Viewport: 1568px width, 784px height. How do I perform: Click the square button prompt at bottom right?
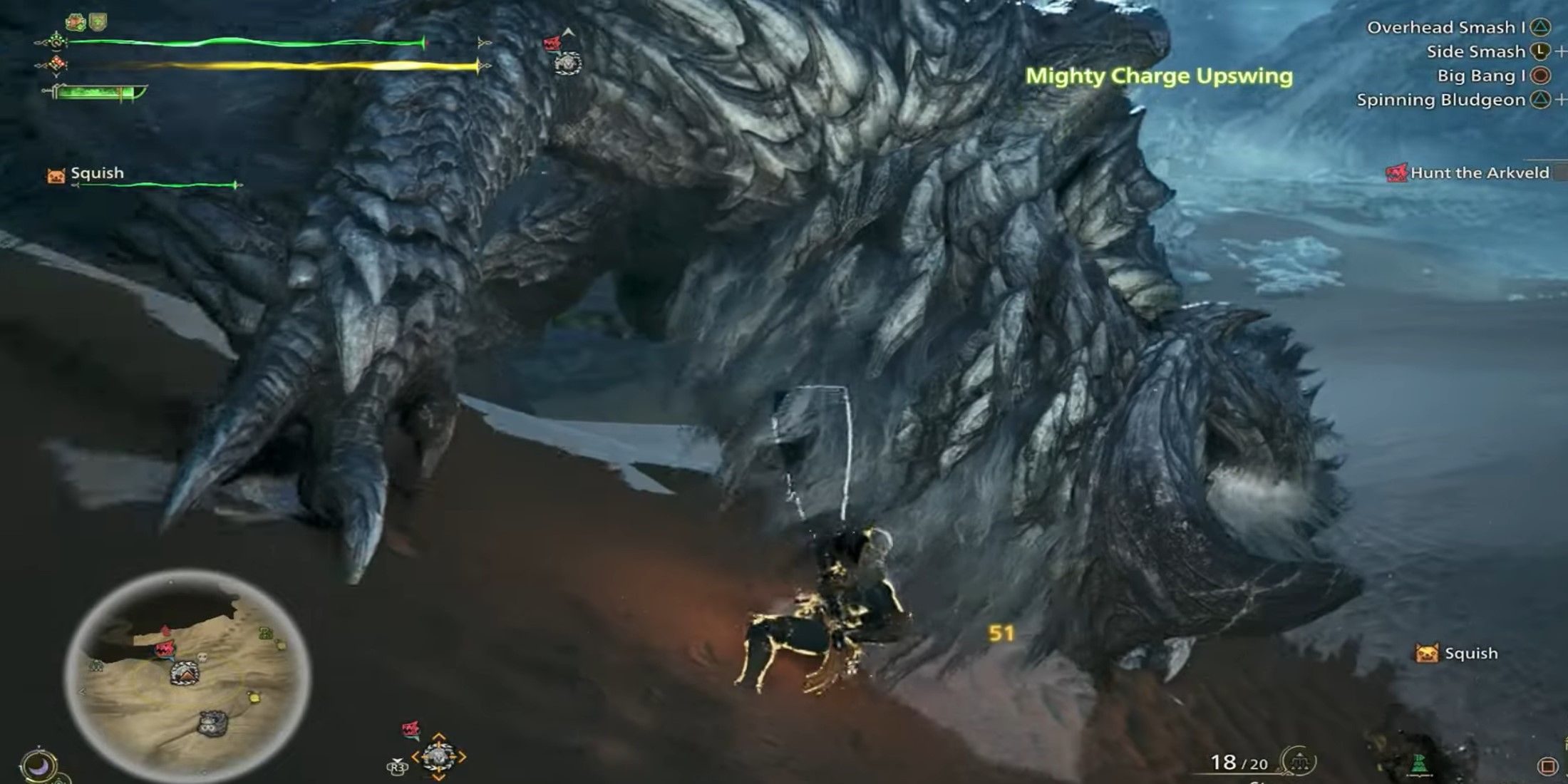tap(1549, 765)
